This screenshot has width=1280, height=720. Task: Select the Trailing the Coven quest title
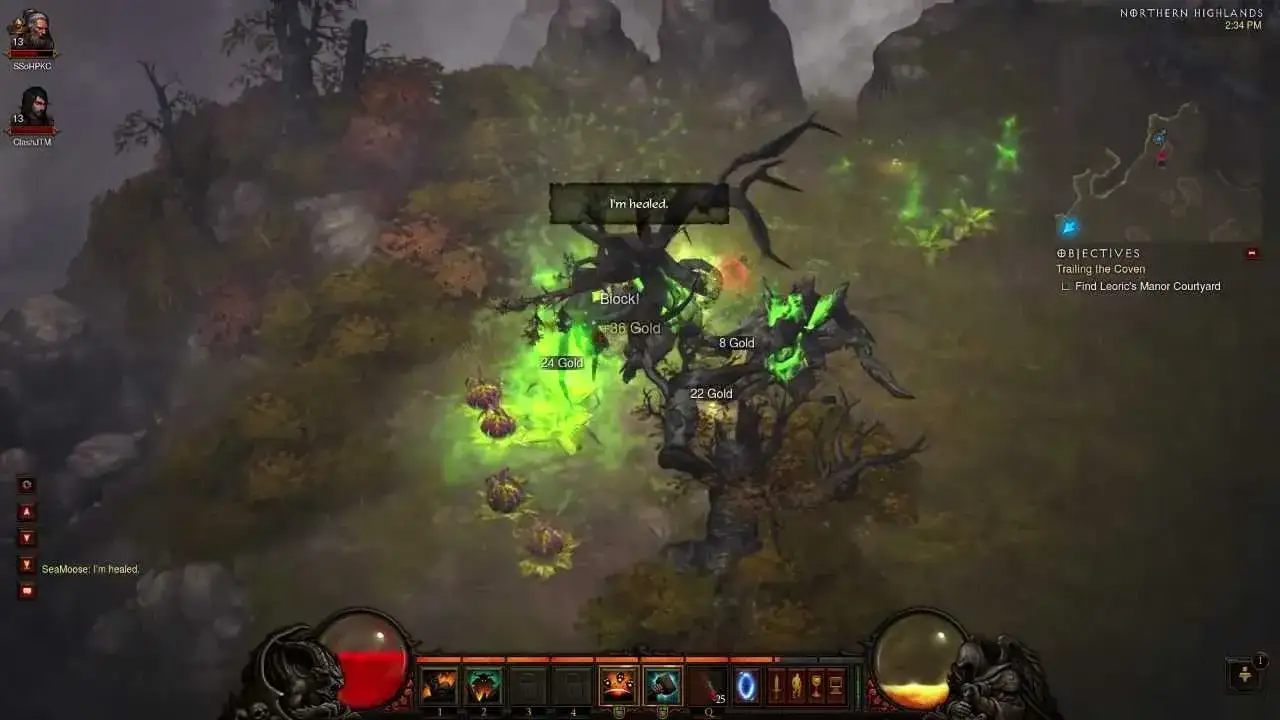pos(1100,269)
